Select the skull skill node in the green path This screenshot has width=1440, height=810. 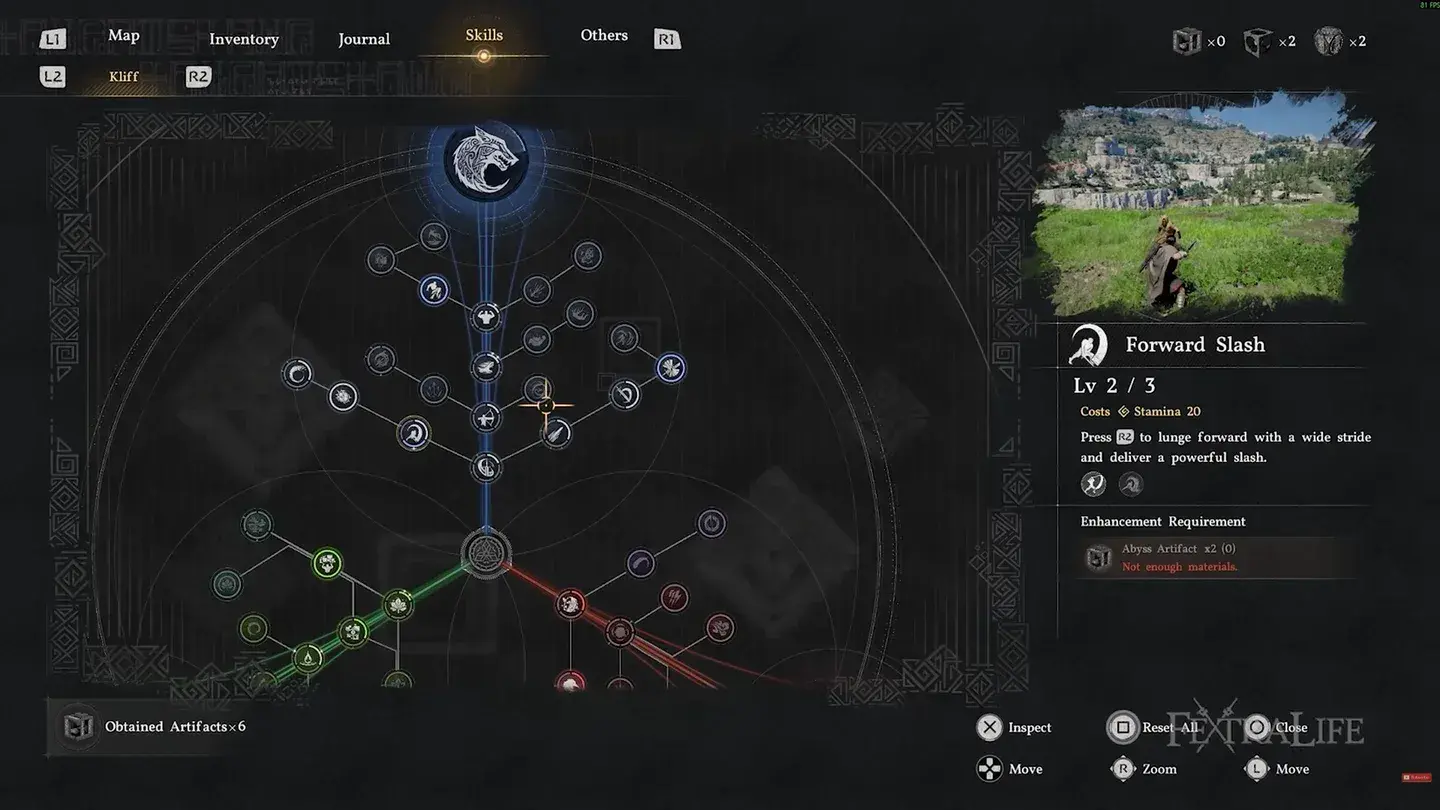pyautogui.click(x=328, y=563)
